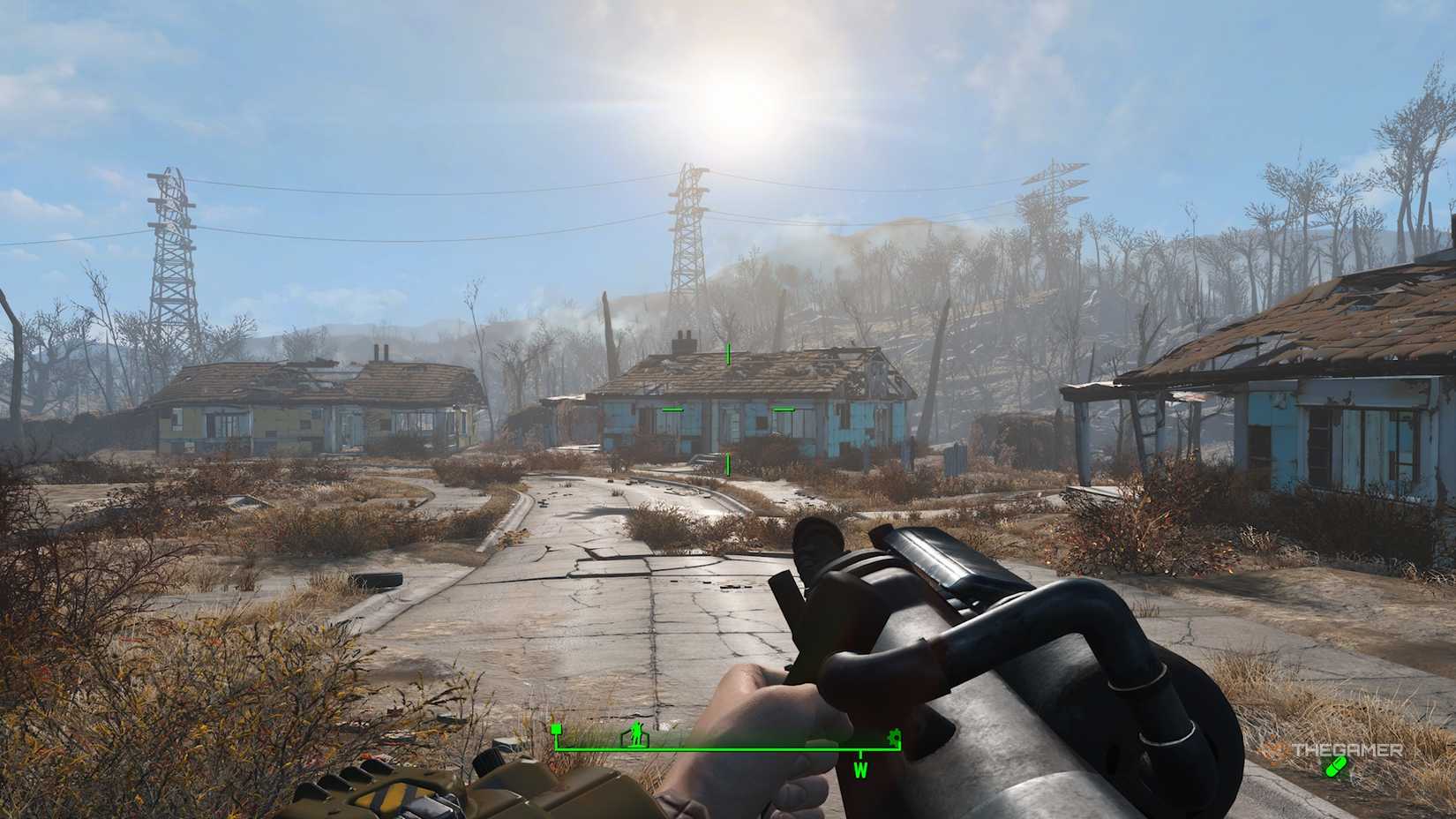
Task: Click the center of the green compass bar
Action: [x=728, y=748]
